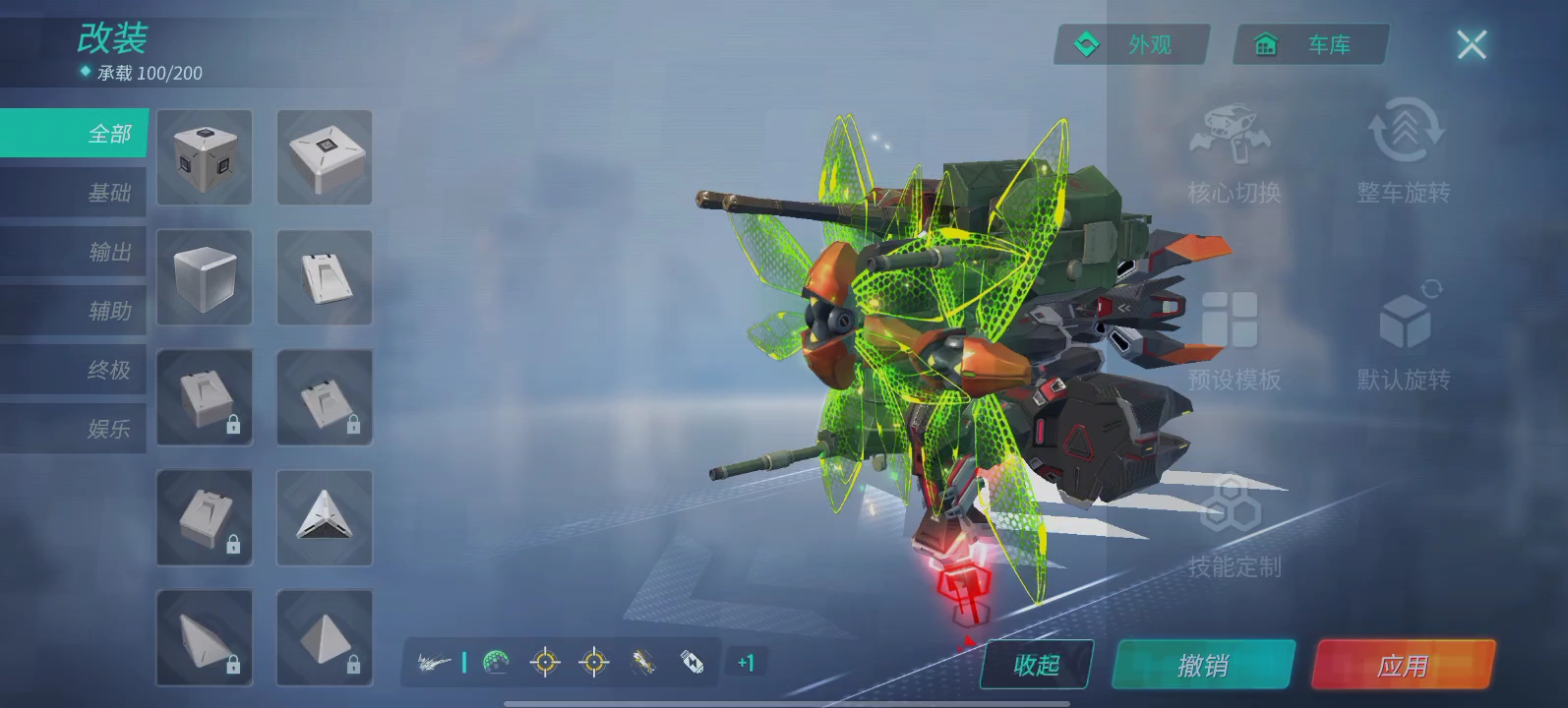Viewport: 1568px width, 708px height.
Task: Expand the +1 extra modules indicator
Action: point(746,664)
